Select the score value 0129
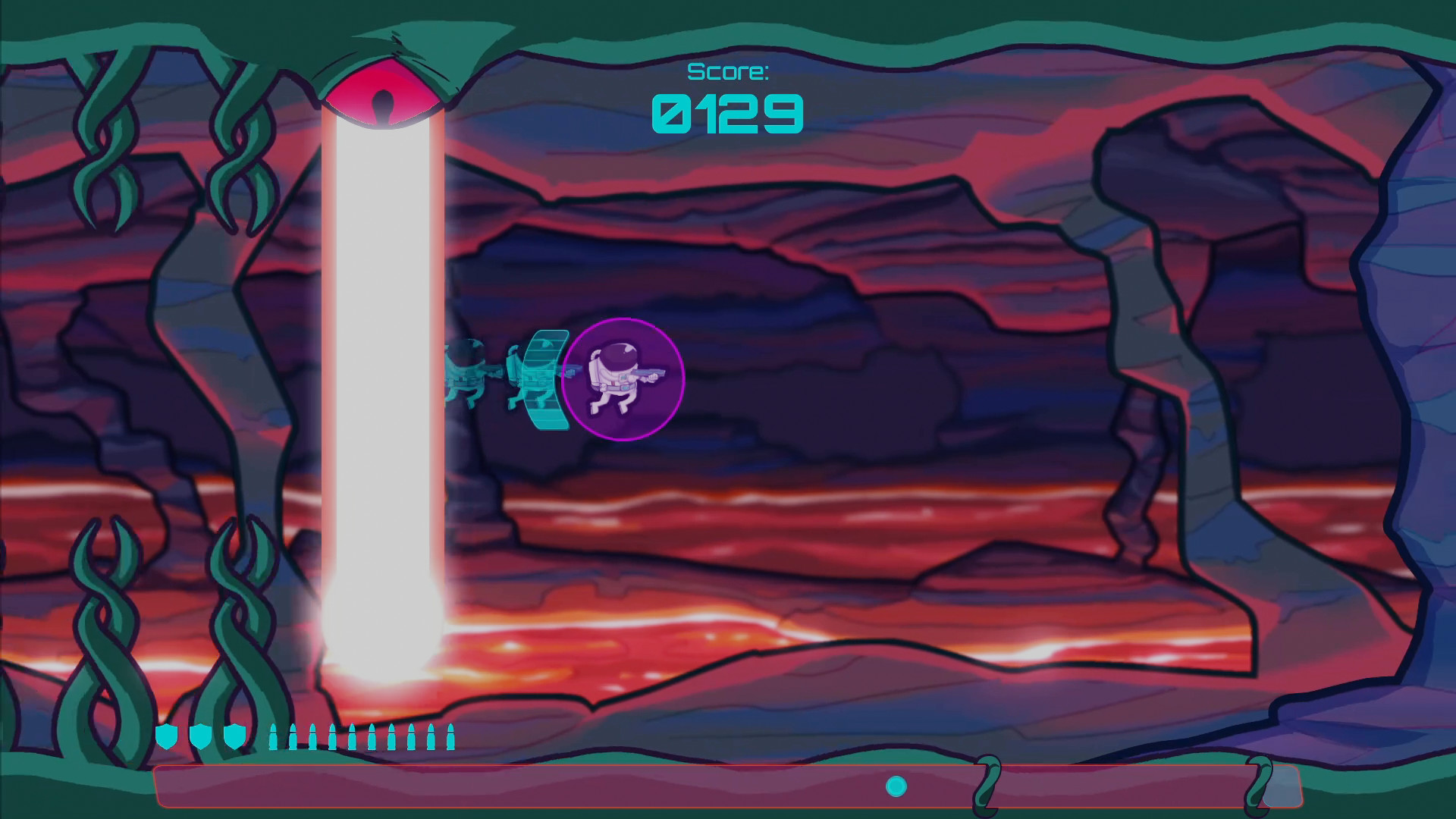 pyautogui.click(x=726, y=114)
